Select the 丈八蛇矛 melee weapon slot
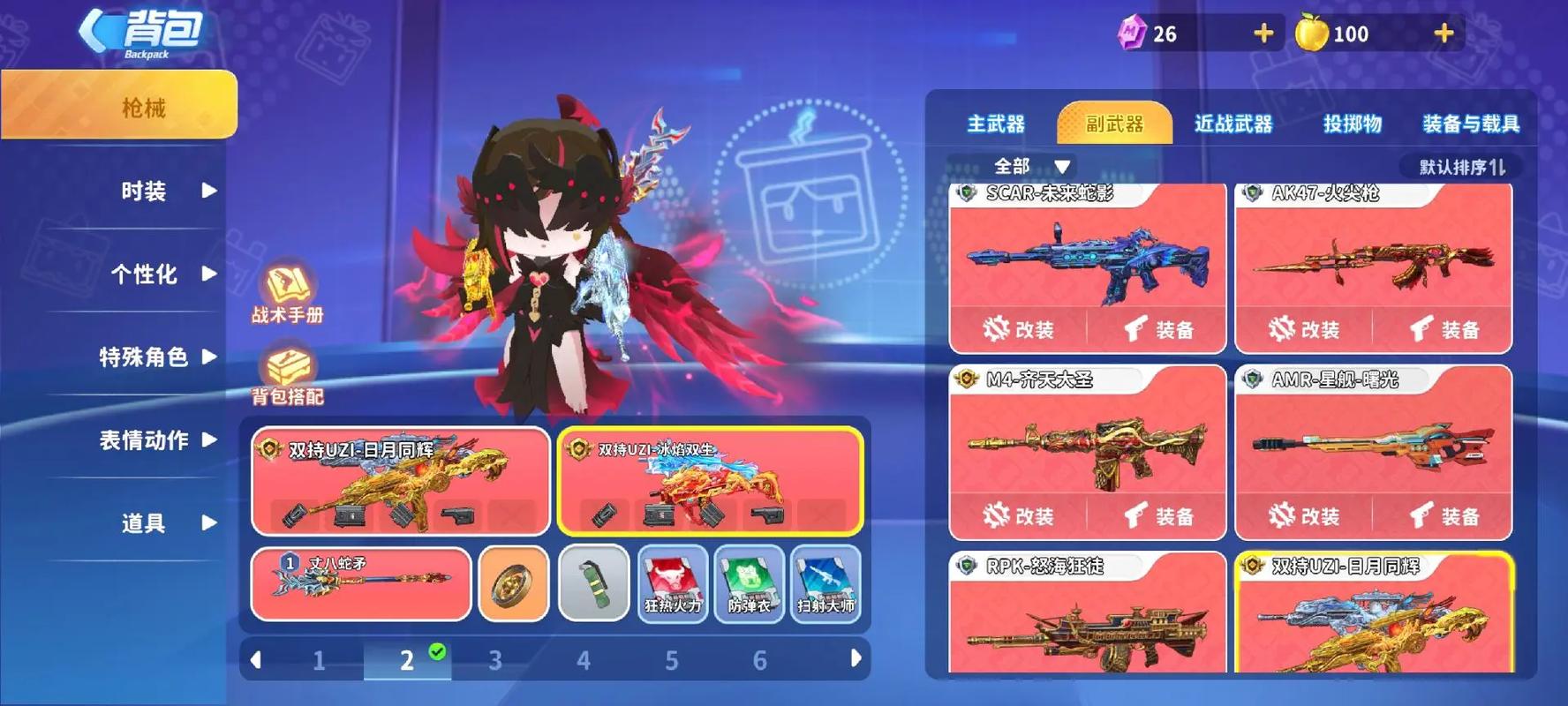The height and width of the screenshot is (706, 1568). pos(360,582)
